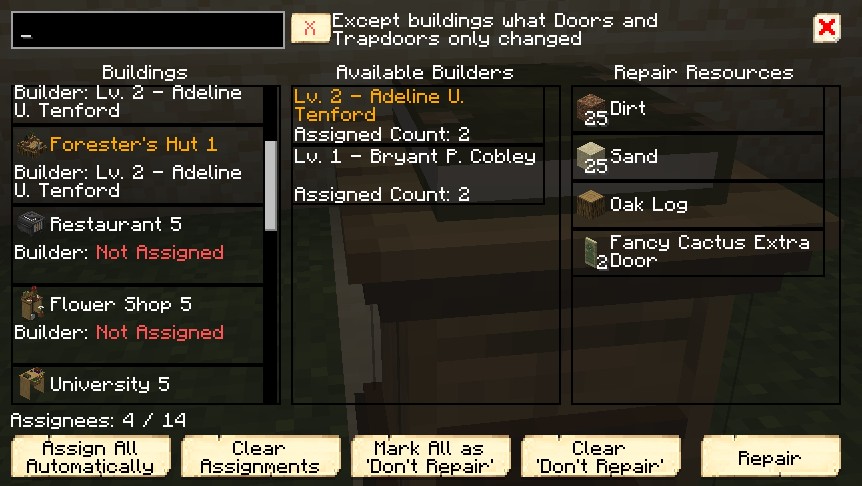Toggle the doors and trapdoors filter
Screen dimensions: 862x486
(x=310, y=28)
